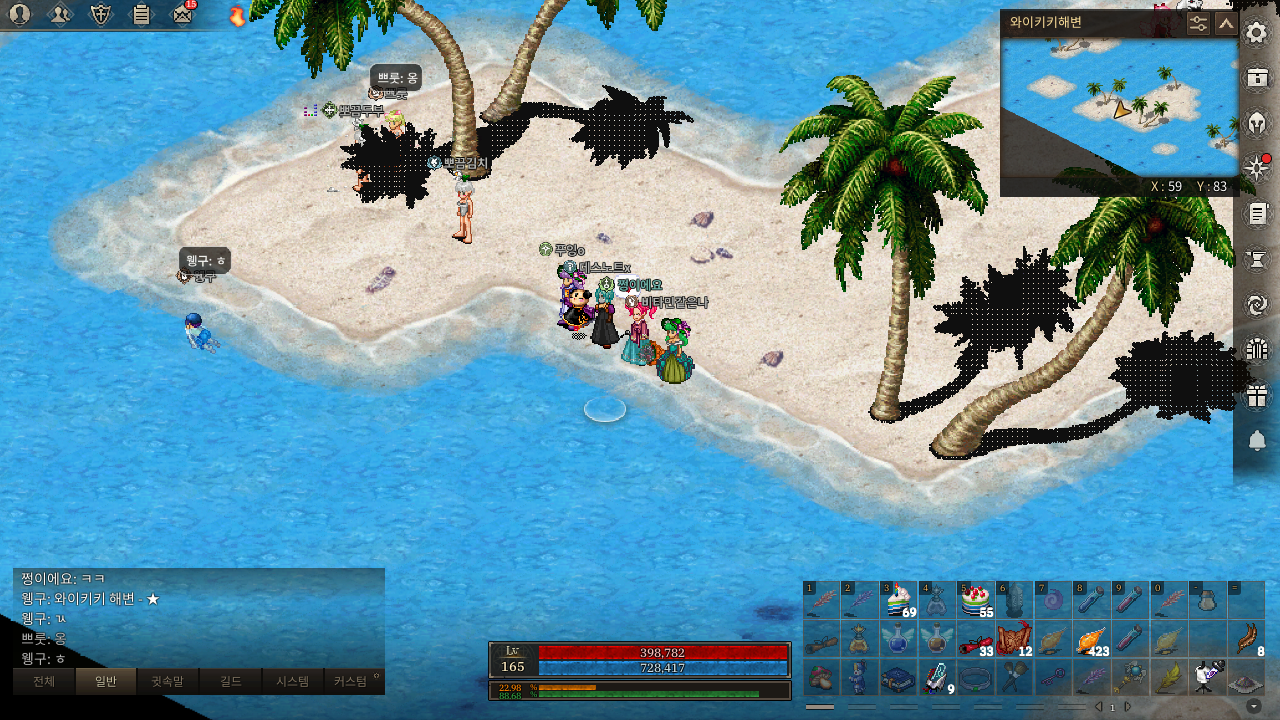
Task: Switch to the 길드 guild chat tab
Action: point(230,682)
